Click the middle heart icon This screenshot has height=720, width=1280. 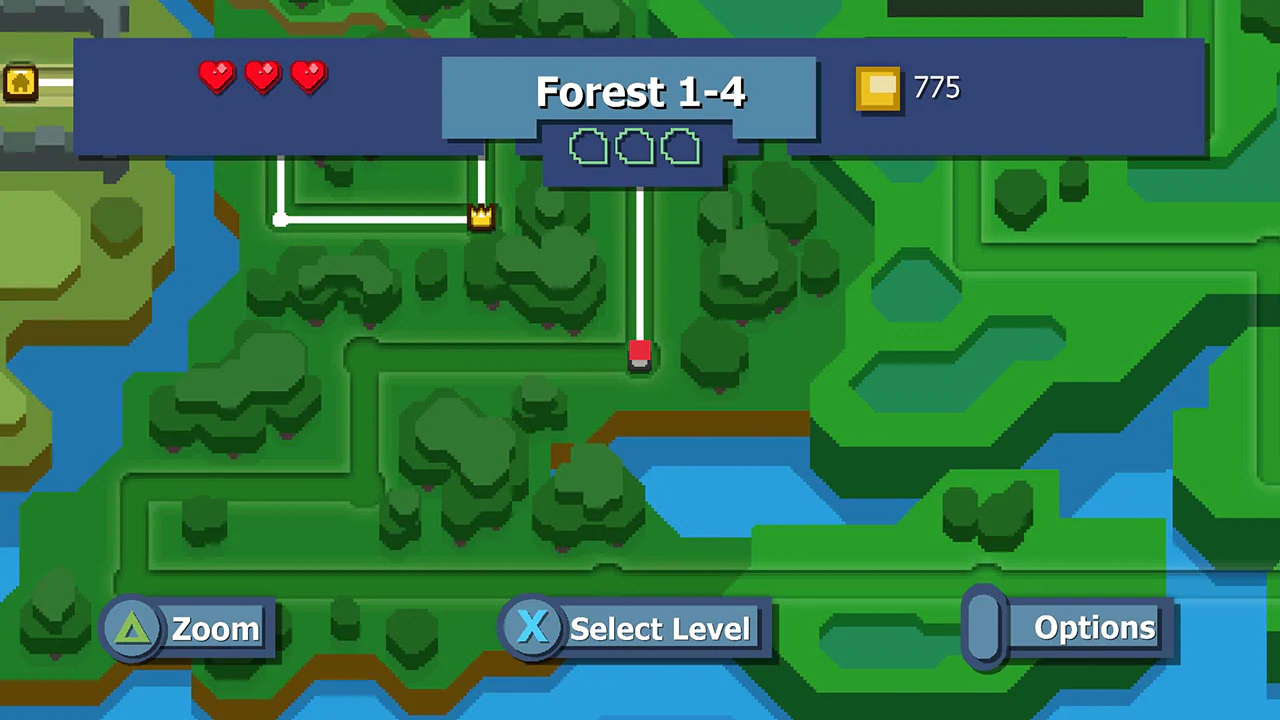262,78
